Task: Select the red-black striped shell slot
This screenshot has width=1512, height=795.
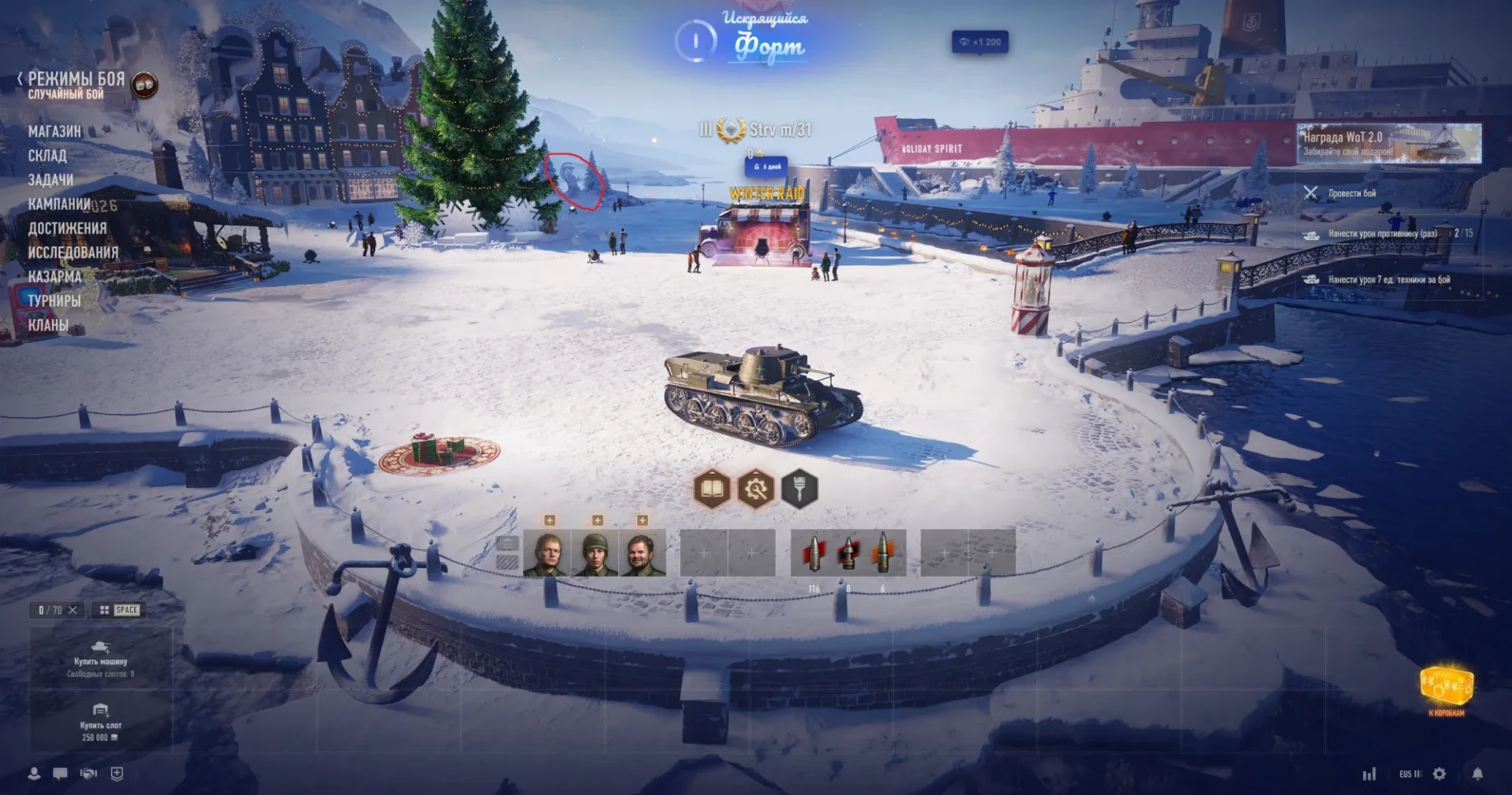Action: 848,553
